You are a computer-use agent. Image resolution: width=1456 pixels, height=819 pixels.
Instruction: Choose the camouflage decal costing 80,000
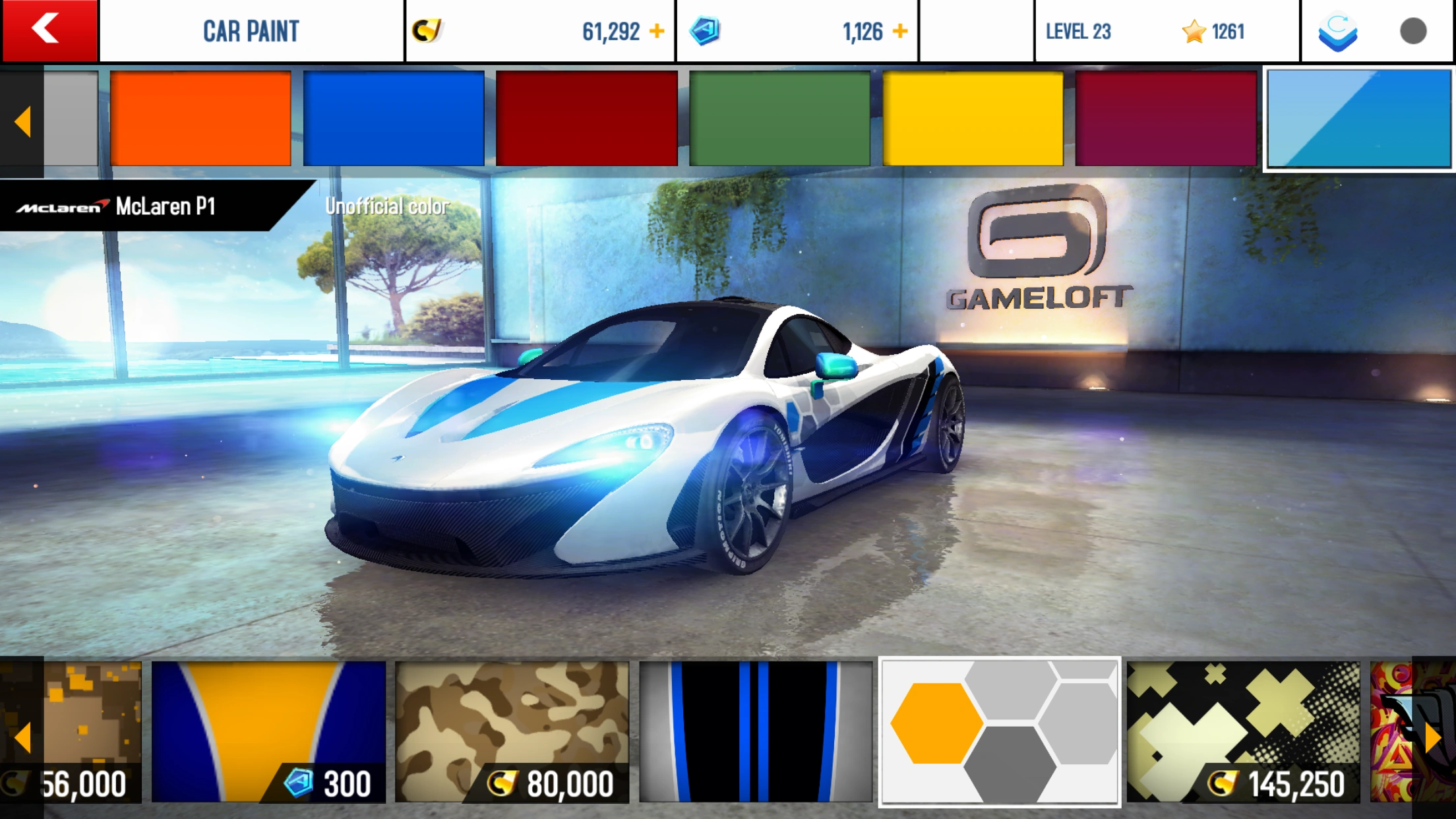[x=512, y=731]
